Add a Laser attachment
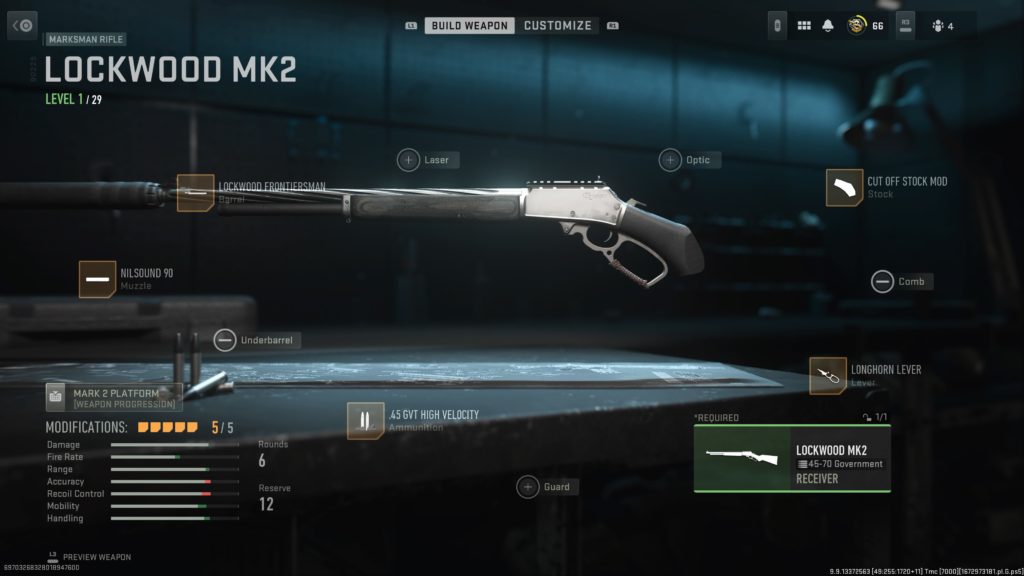Screen dimensions: 1024x576 (x=409, y=160)
